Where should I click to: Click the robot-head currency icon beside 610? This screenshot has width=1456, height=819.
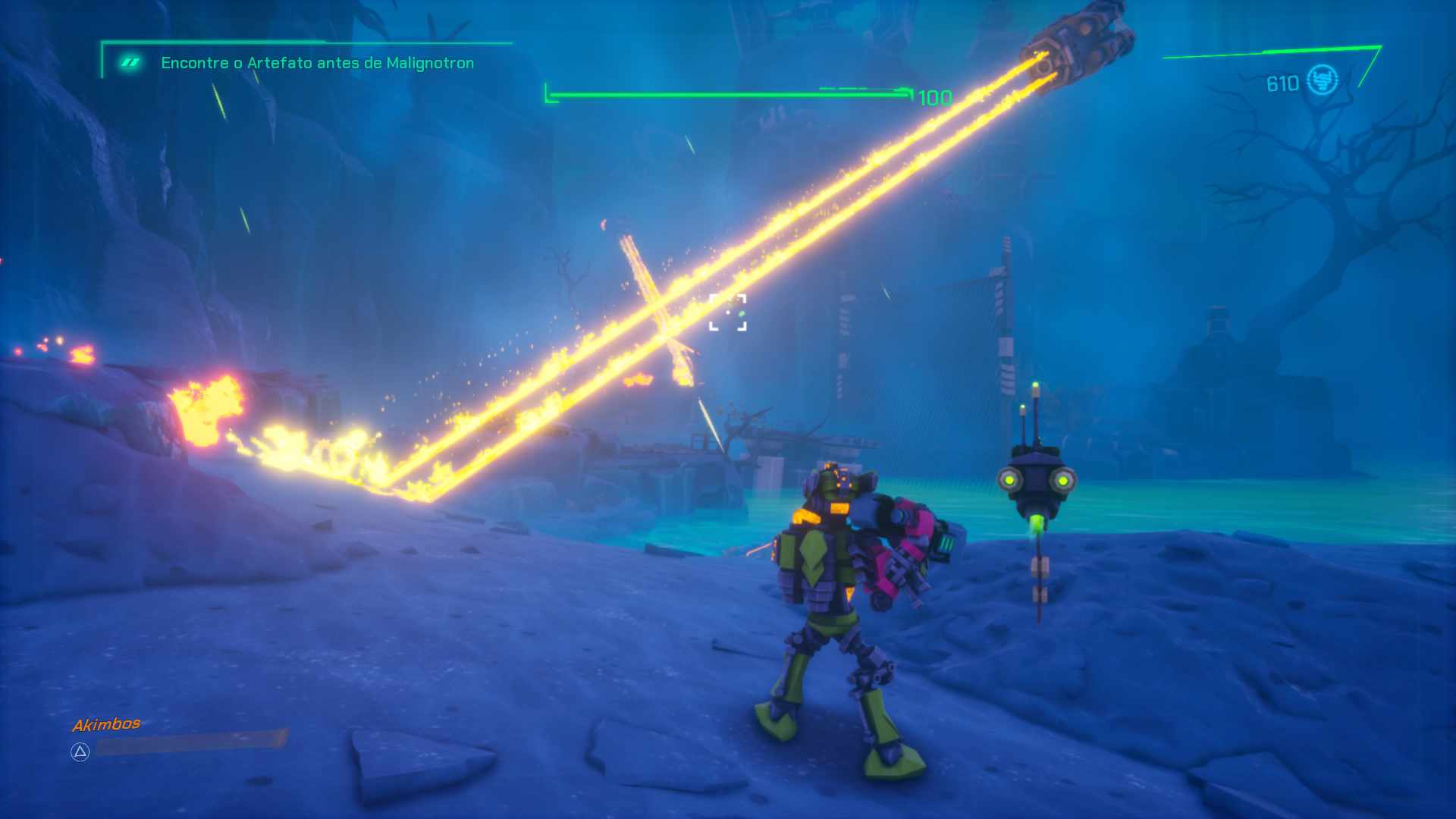click(1323, 80)
